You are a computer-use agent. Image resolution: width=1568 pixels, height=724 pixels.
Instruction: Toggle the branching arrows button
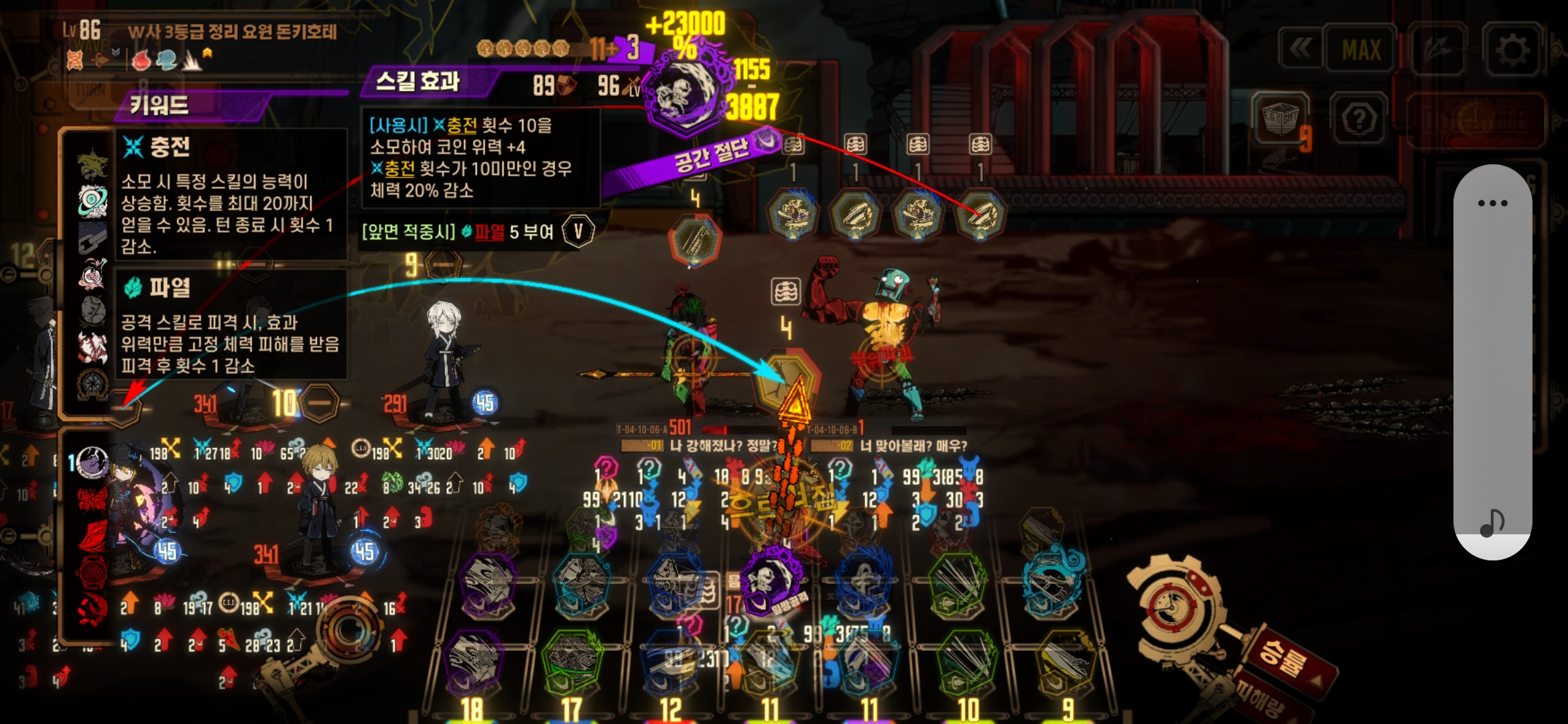1437,49
